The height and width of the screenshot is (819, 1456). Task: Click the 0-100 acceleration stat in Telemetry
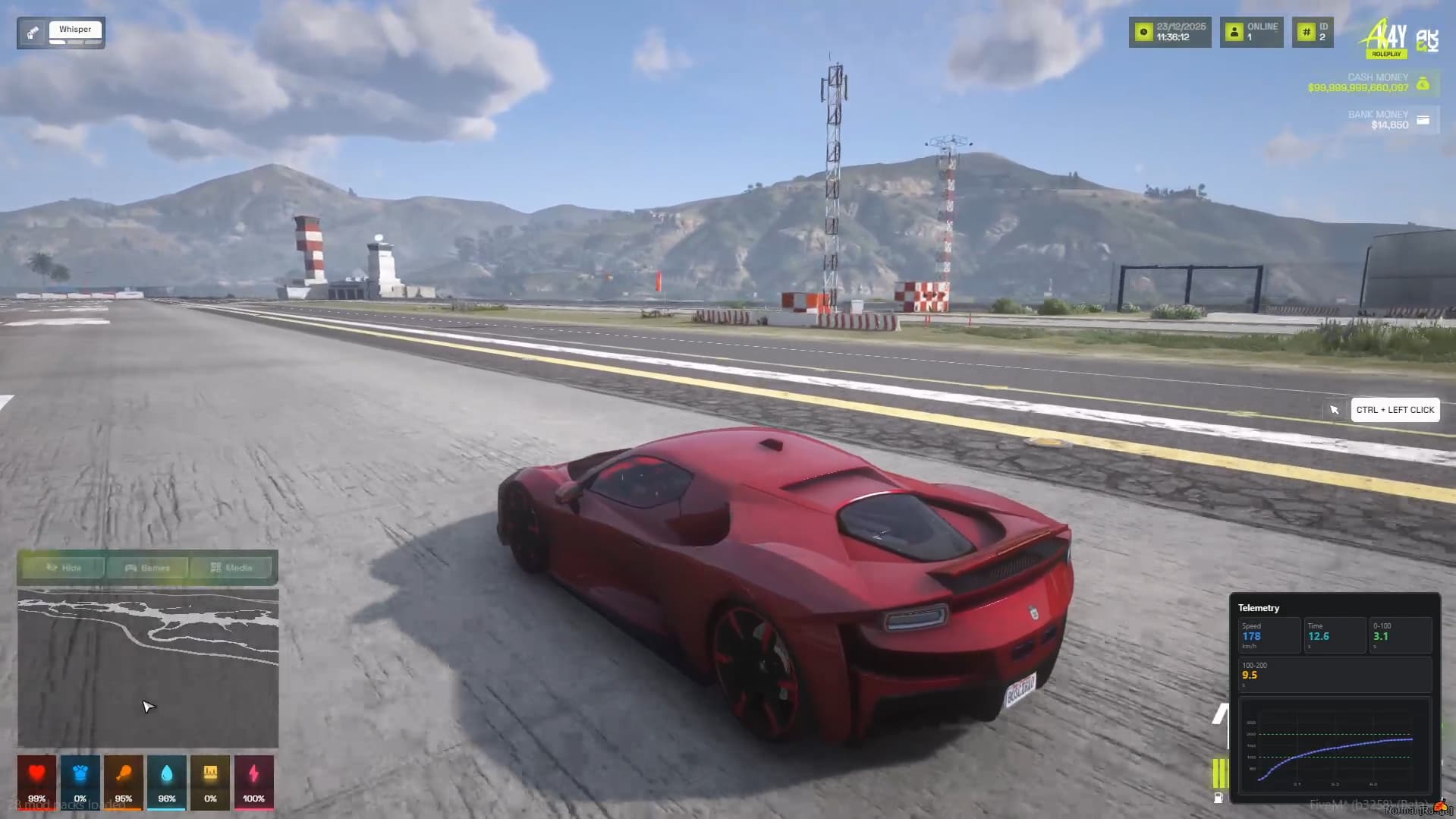click(x=1401, y=635)
